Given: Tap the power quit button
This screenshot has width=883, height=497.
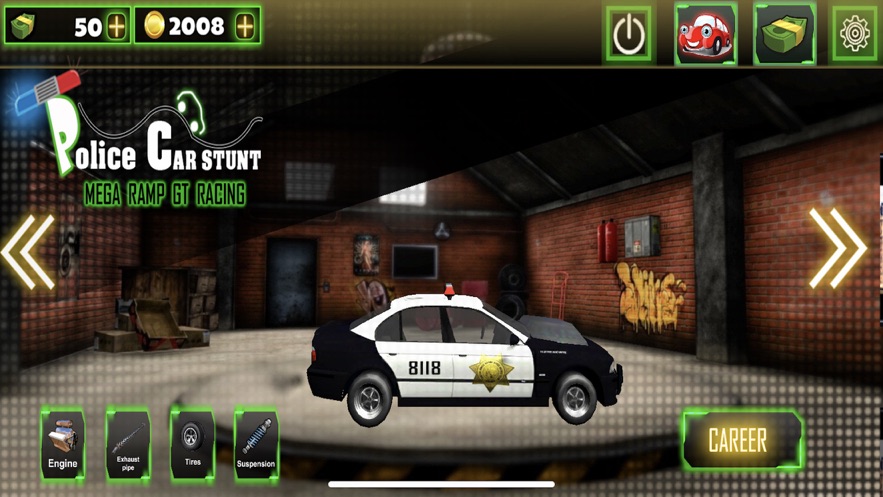Looking at the screenshot, I should tap(629, 35).
